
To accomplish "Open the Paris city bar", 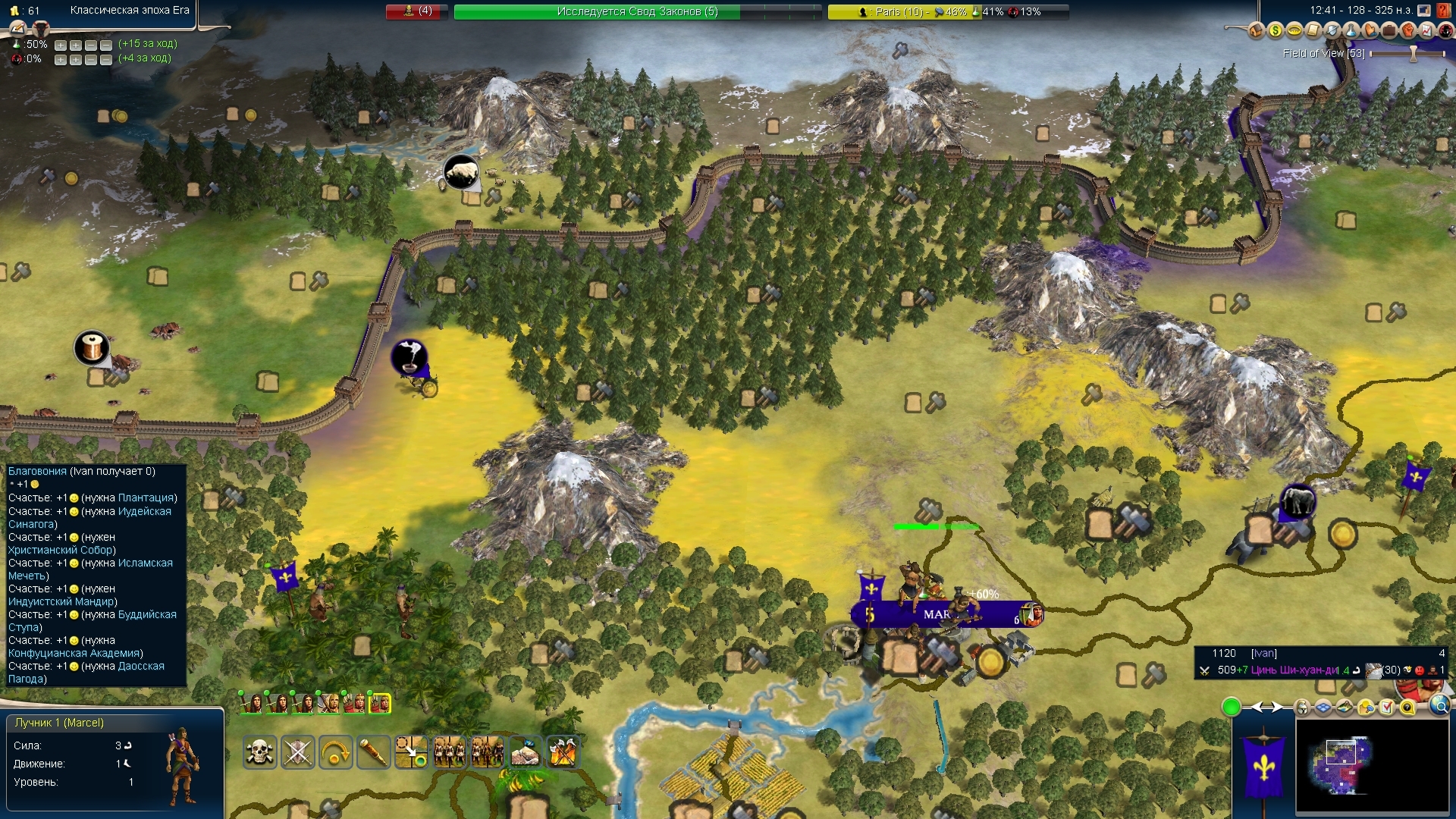I will point(948,11).
